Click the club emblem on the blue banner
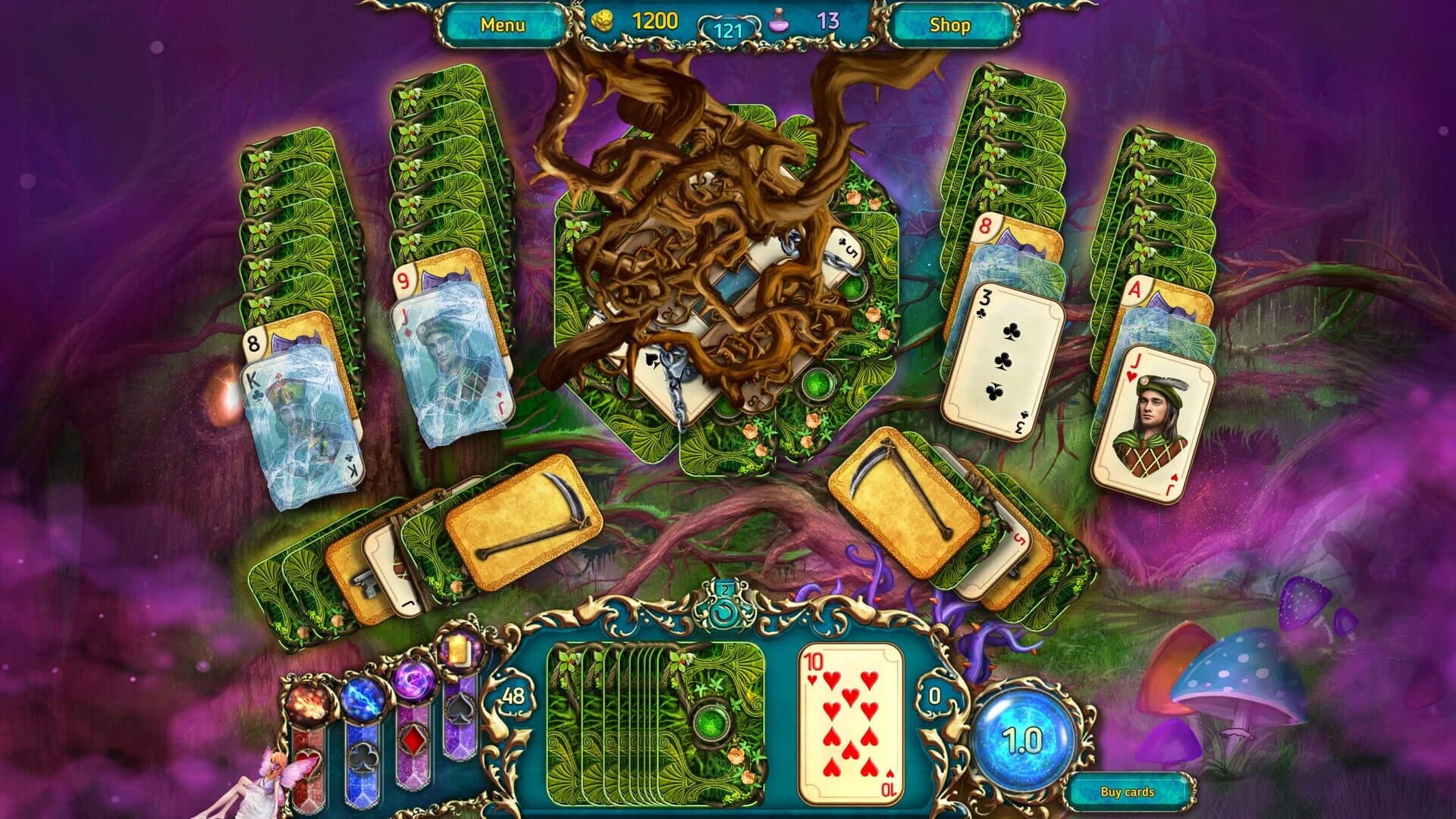 click(363, 758)
